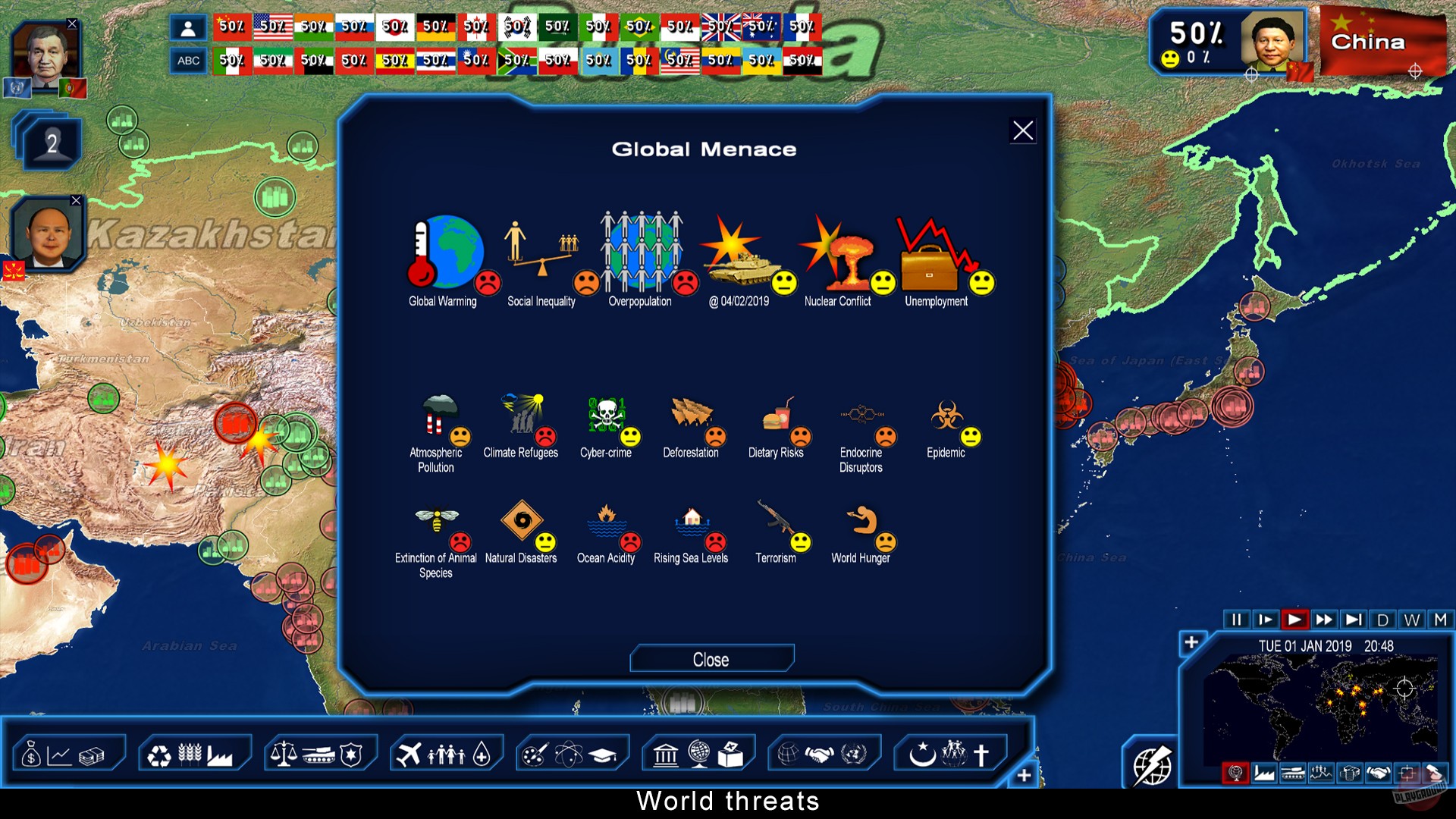This screenshot has width=1456, height=819.
Task: Close the Global Menace window with Close button
Action: 711,658
